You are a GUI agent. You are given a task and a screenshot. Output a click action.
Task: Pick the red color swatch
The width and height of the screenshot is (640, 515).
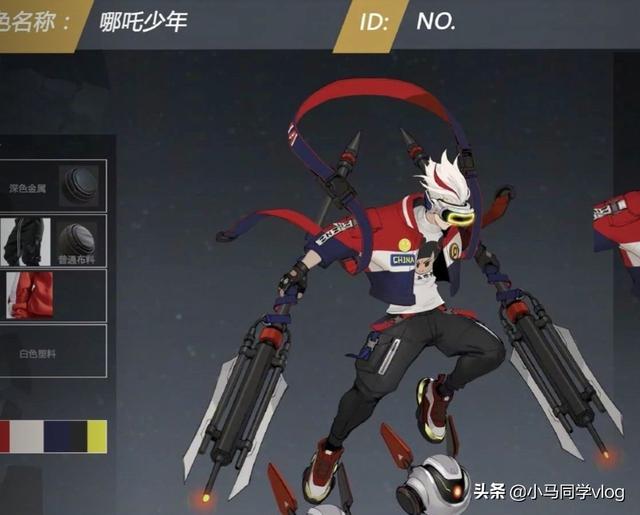click(x=4, y=436)
